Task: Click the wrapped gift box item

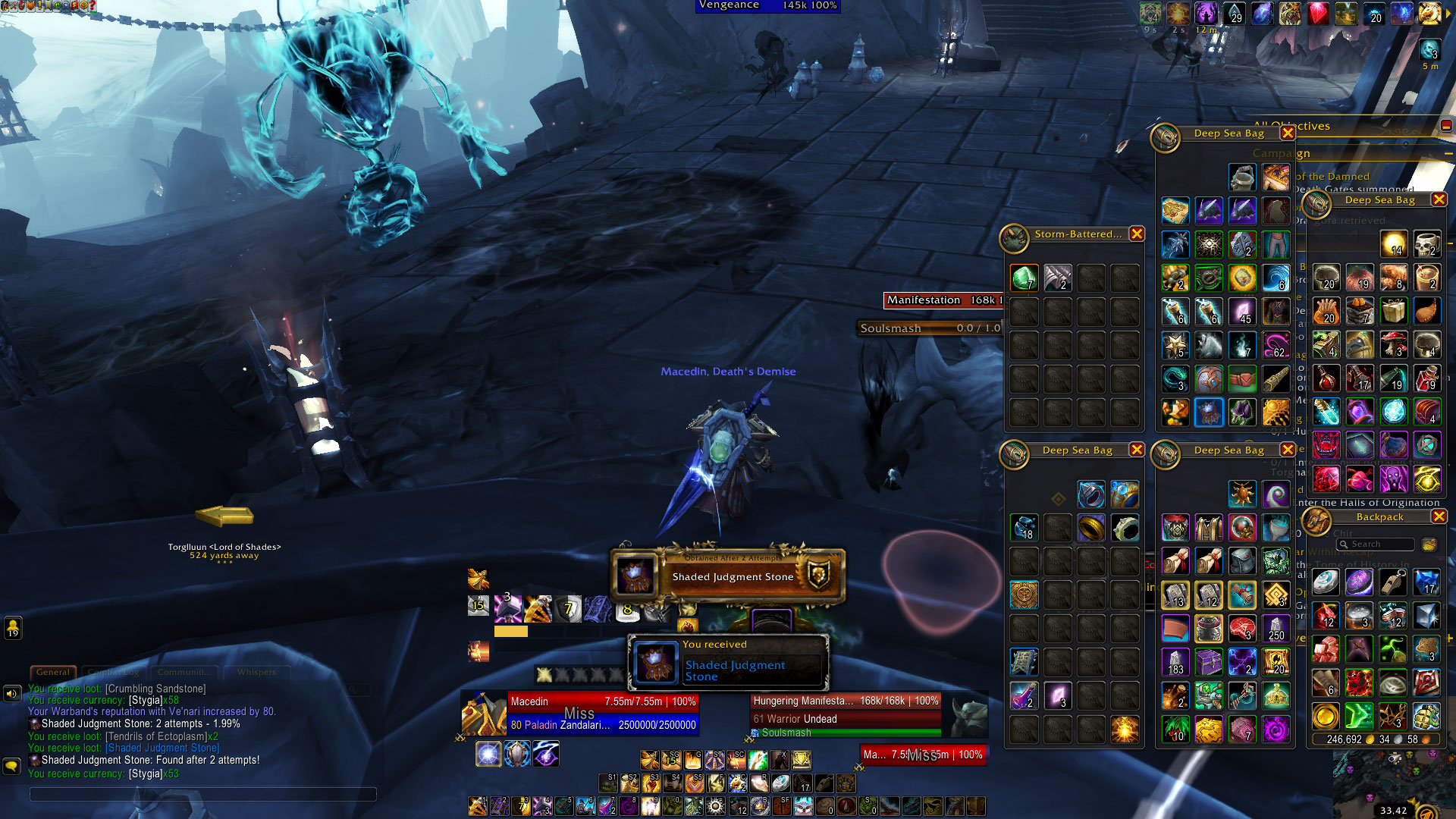Action: tap(1394, 311)
